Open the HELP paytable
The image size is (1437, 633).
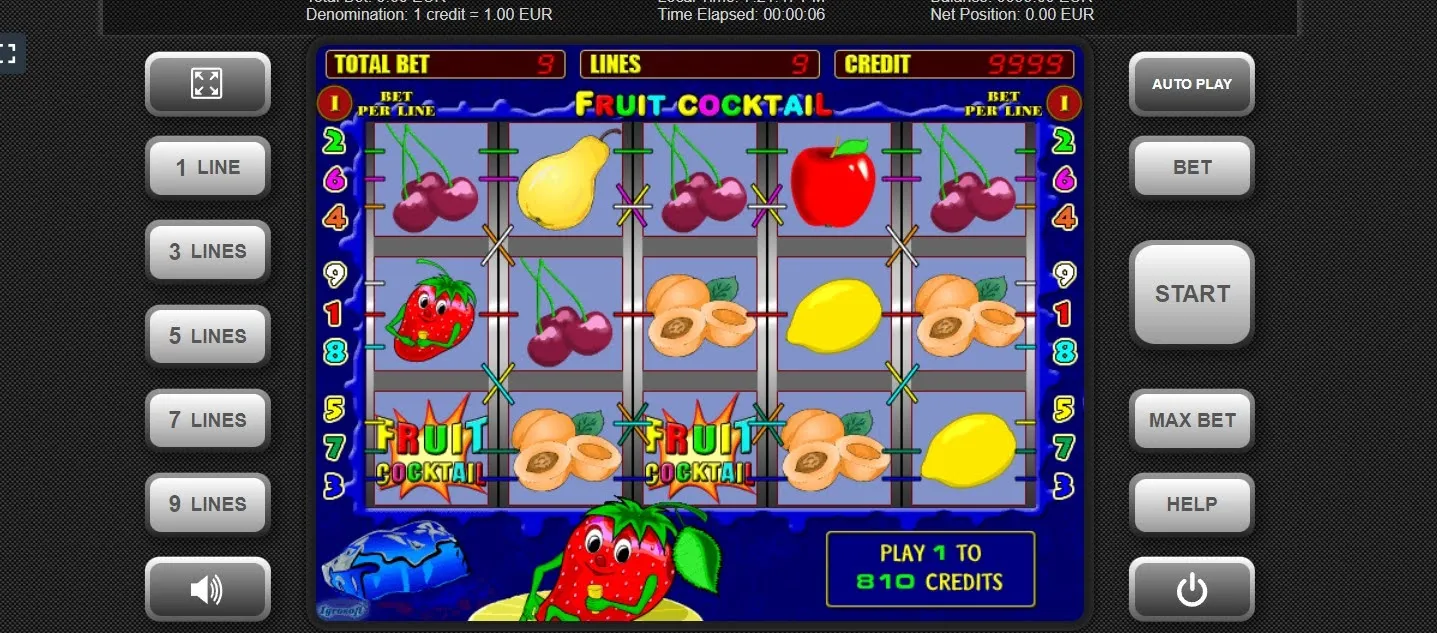1191,504
